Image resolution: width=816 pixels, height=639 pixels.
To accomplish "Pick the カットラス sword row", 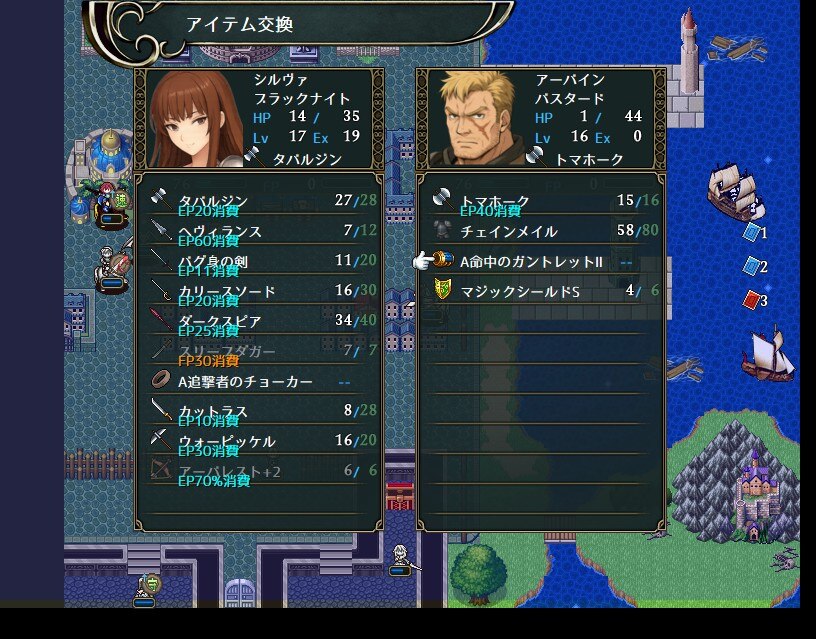I will [258, 411].
